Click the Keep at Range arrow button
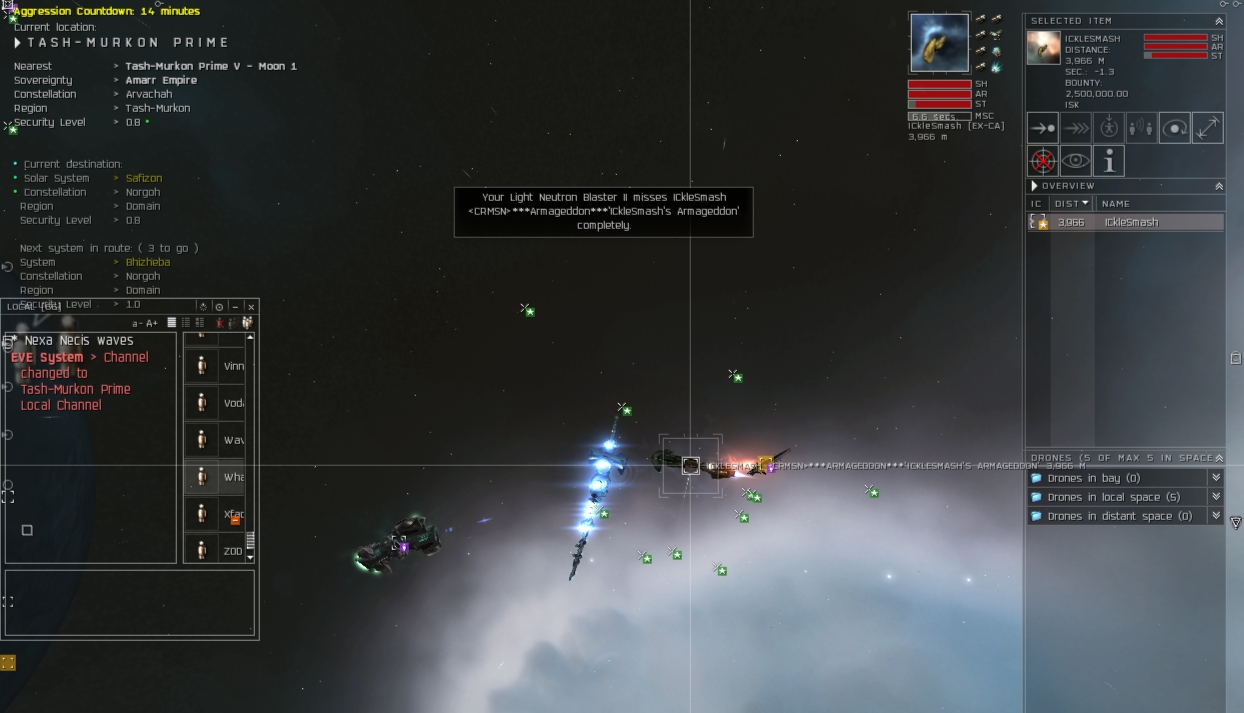 coord(1208,128)
